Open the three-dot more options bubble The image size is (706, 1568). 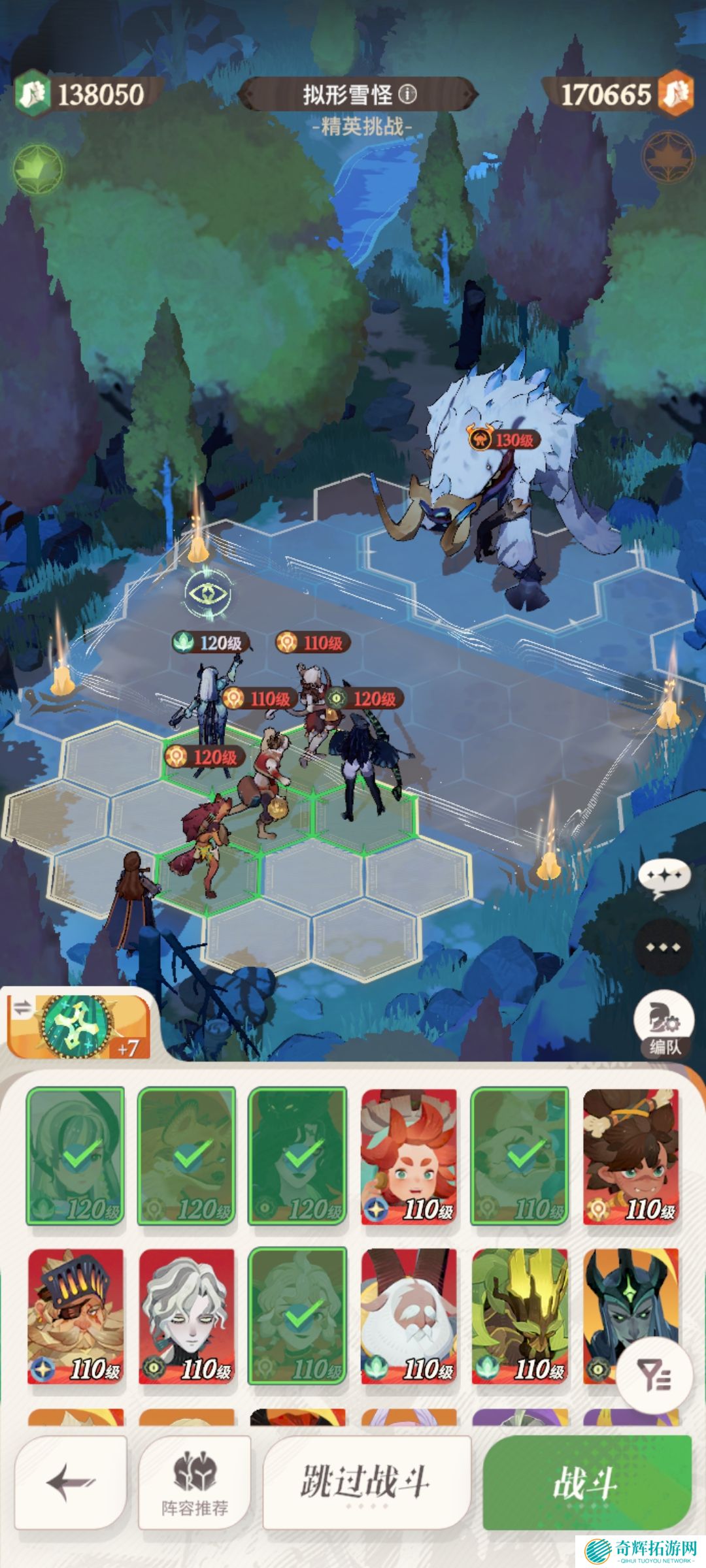663,947
